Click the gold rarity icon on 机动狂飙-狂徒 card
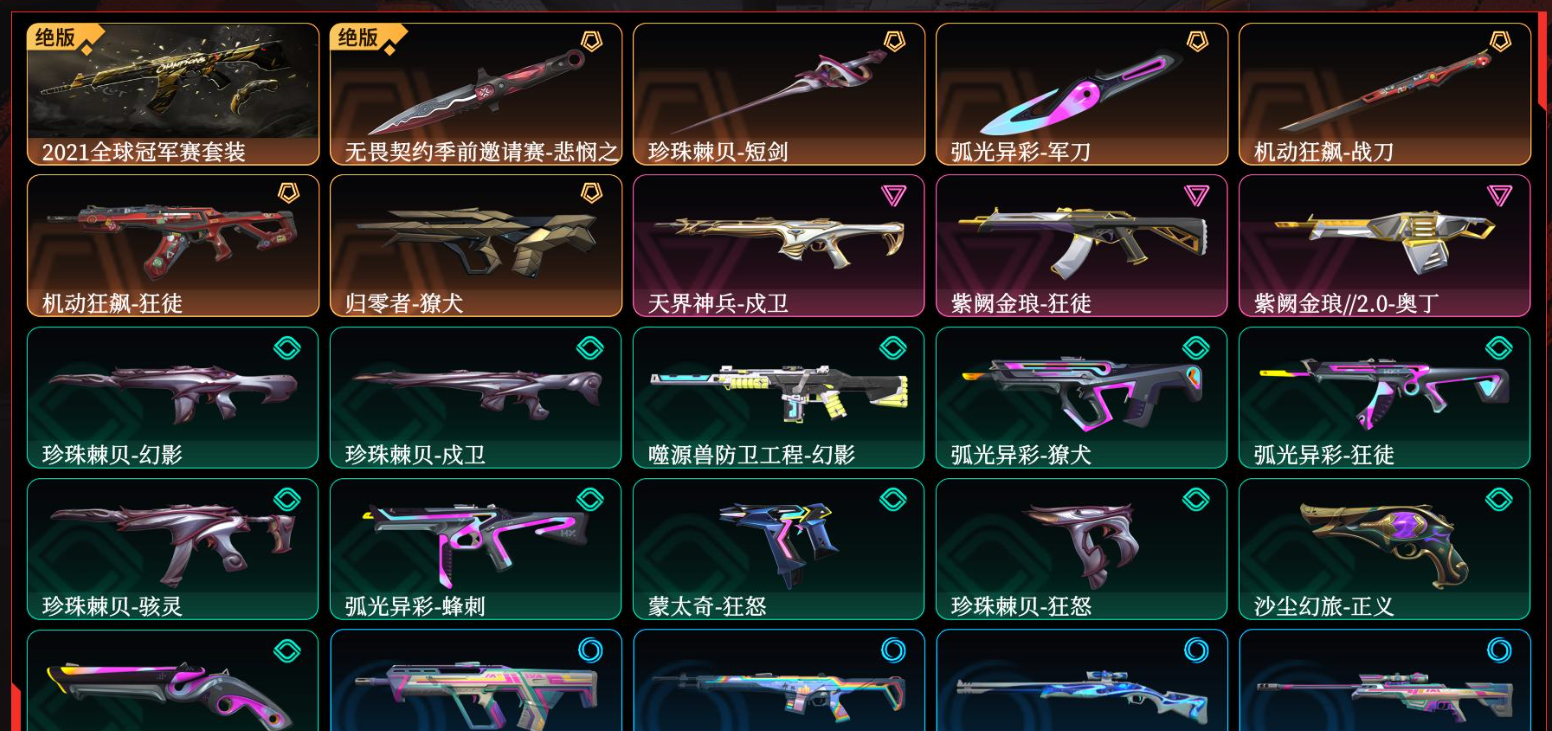The image size is (1552, 731). tap(287, 194)
